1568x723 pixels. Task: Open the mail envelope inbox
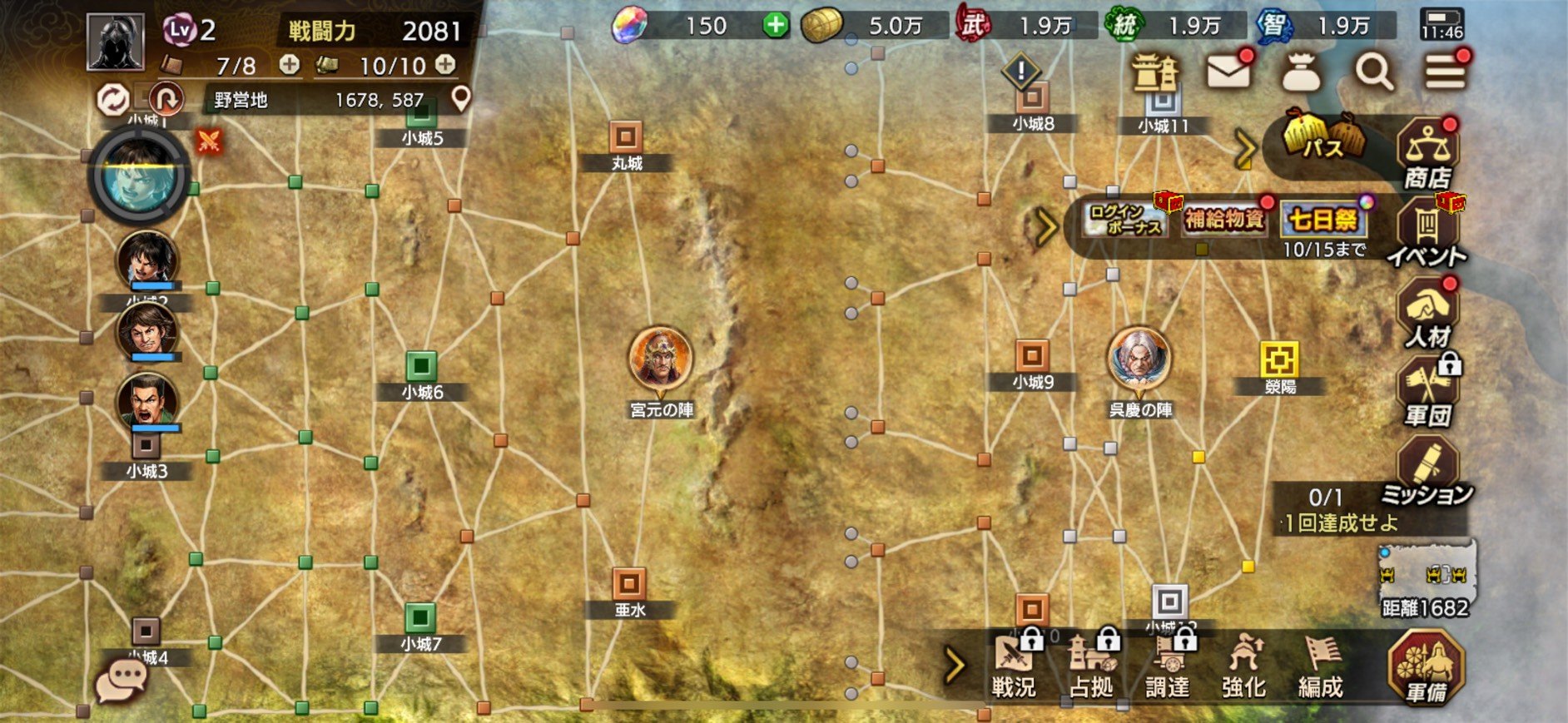(1228, 72)
